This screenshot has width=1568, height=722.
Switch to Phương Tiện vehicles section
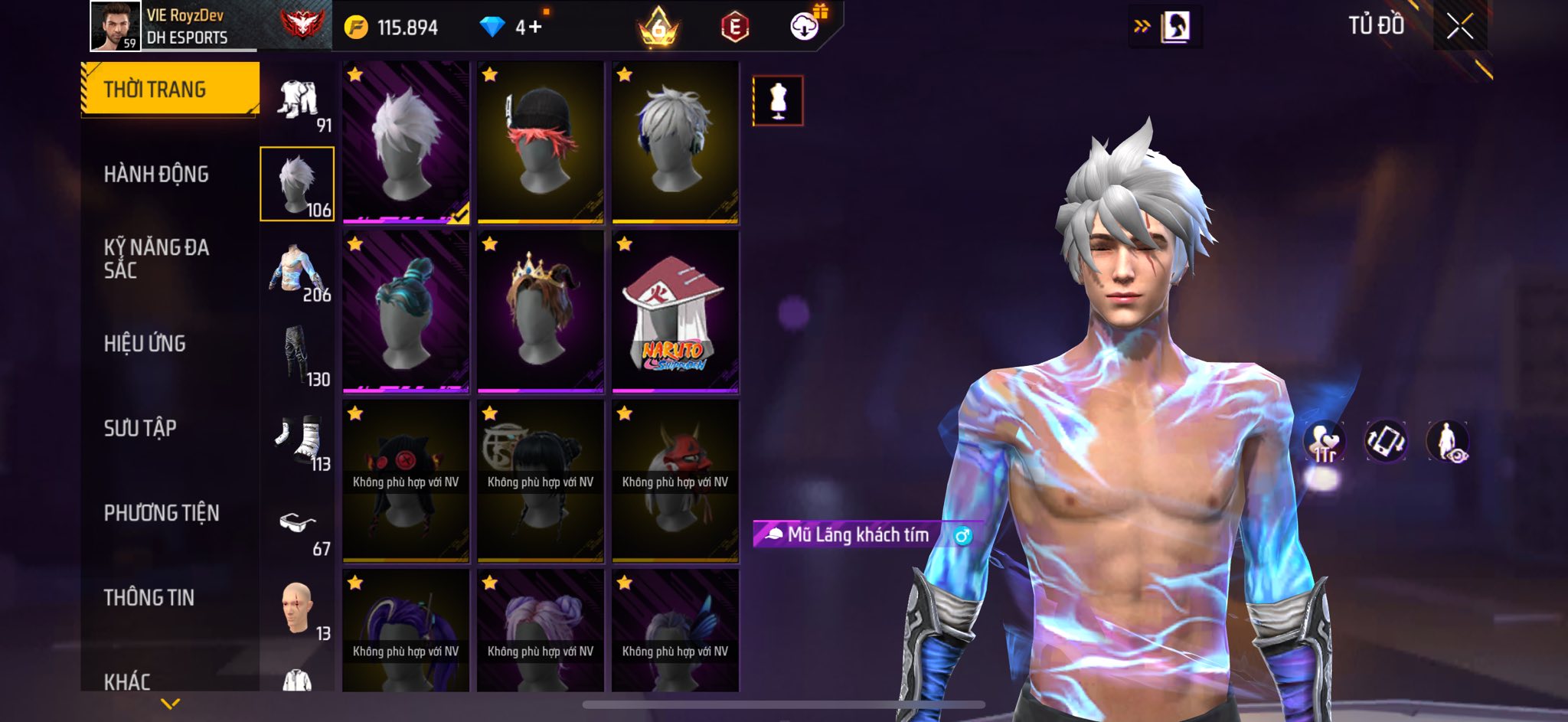[162, 513]
